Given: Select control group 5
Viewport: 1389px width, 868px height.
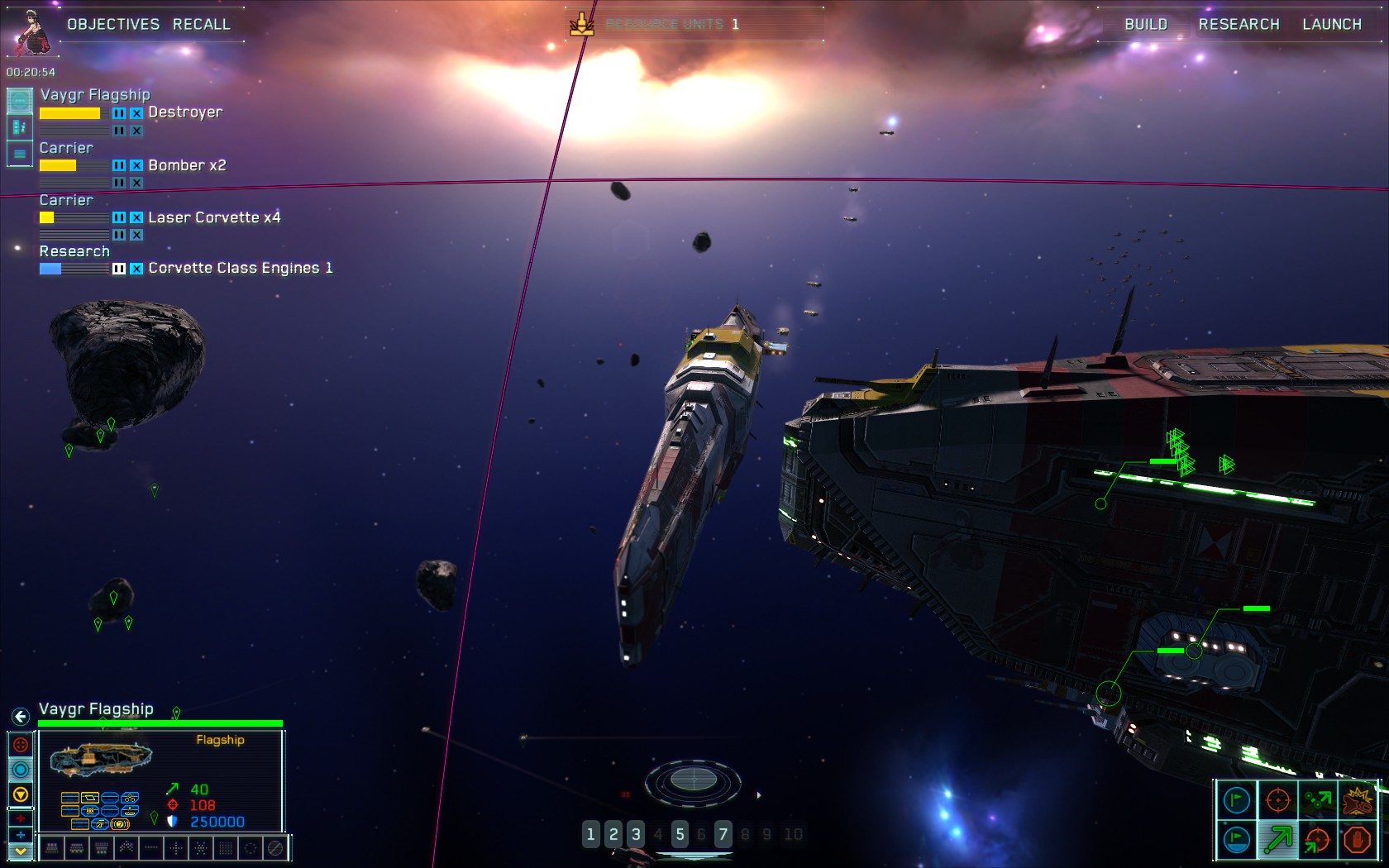Looking at the screenshot, I should pos(680,834).
